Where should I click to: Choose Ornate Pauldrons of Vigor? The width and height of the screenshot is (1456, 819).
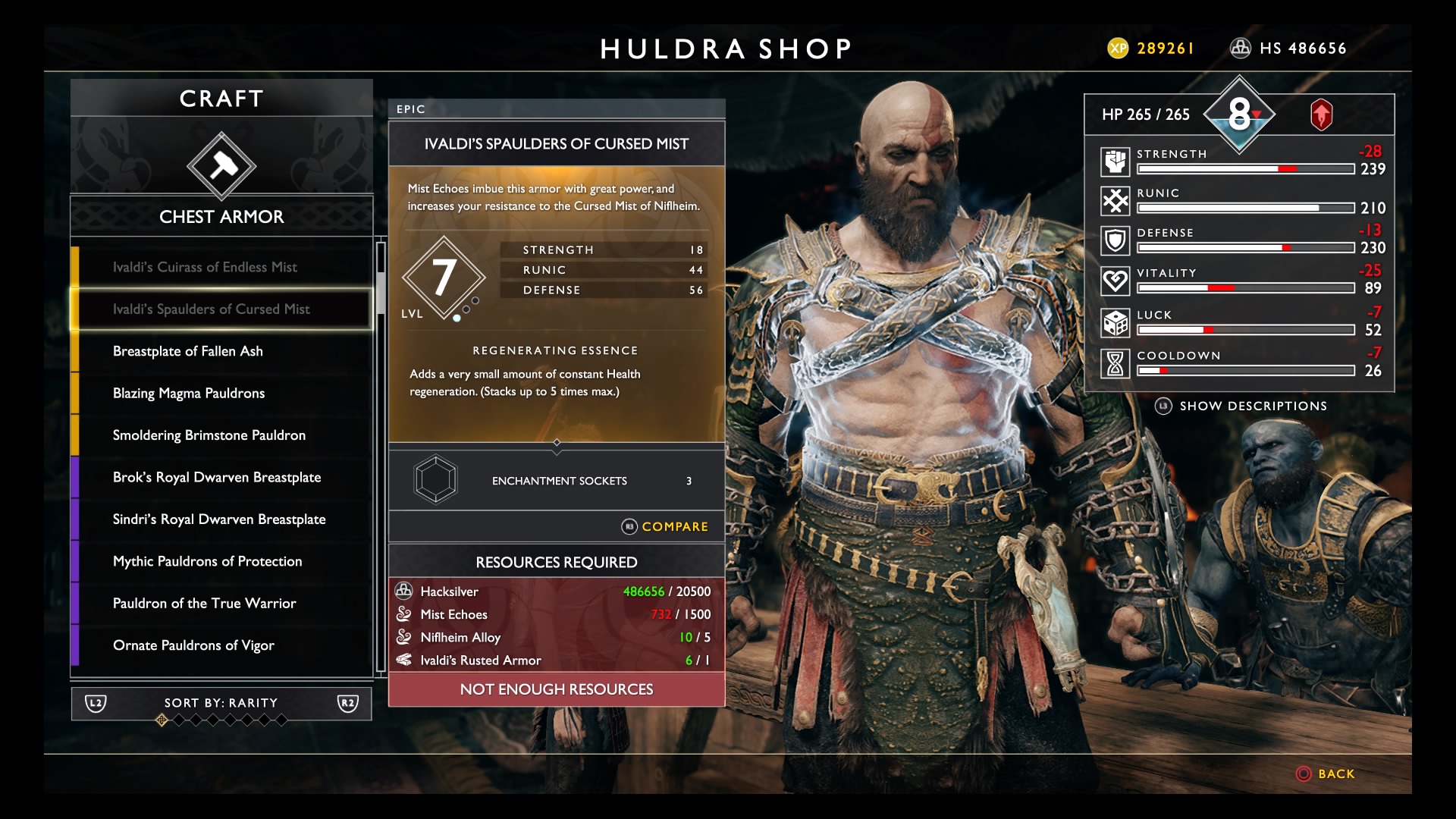coord(193,645)
